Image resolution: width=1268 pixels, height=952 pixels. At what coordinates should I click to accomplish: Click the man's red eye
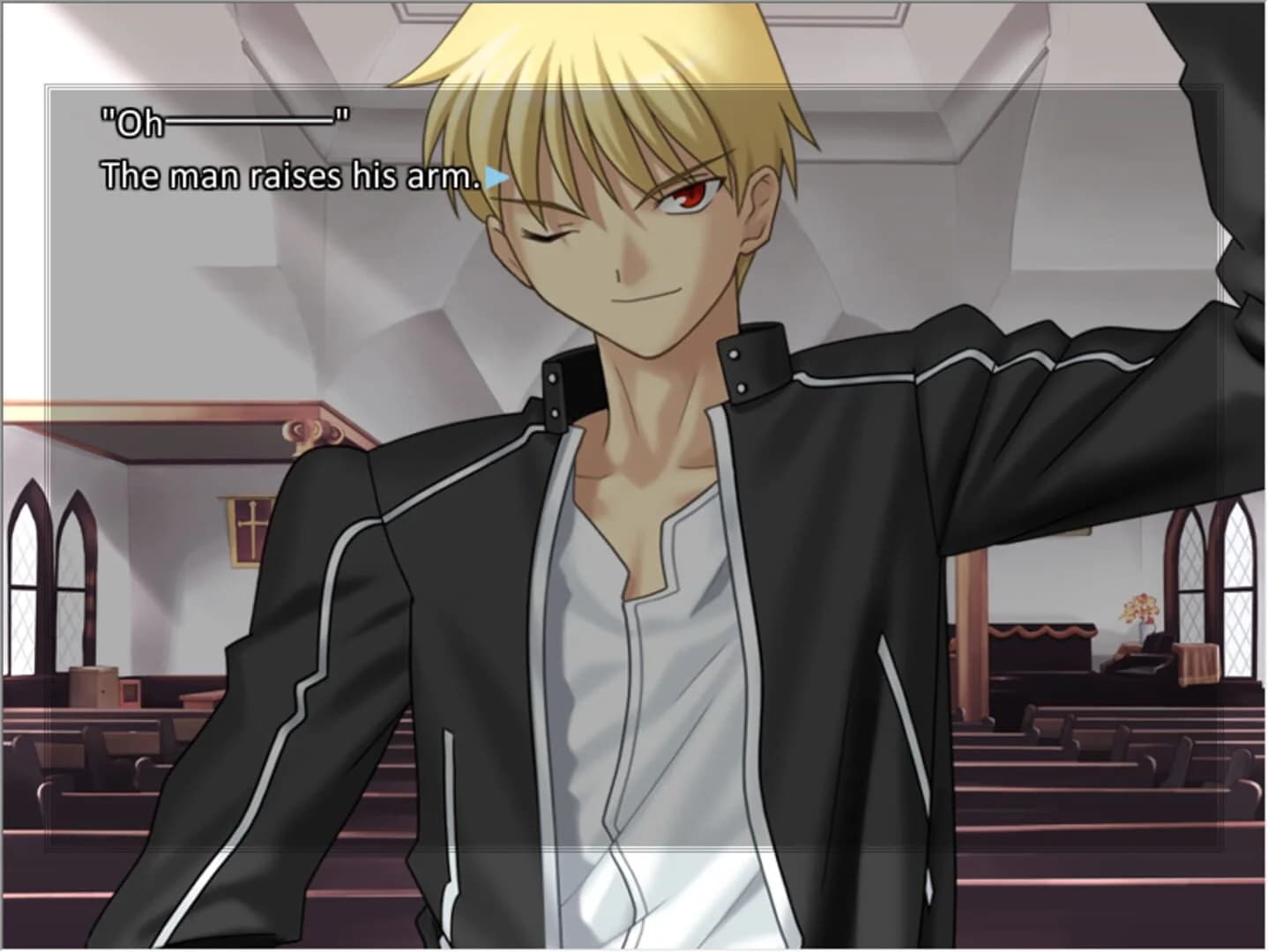click(691, 194)
